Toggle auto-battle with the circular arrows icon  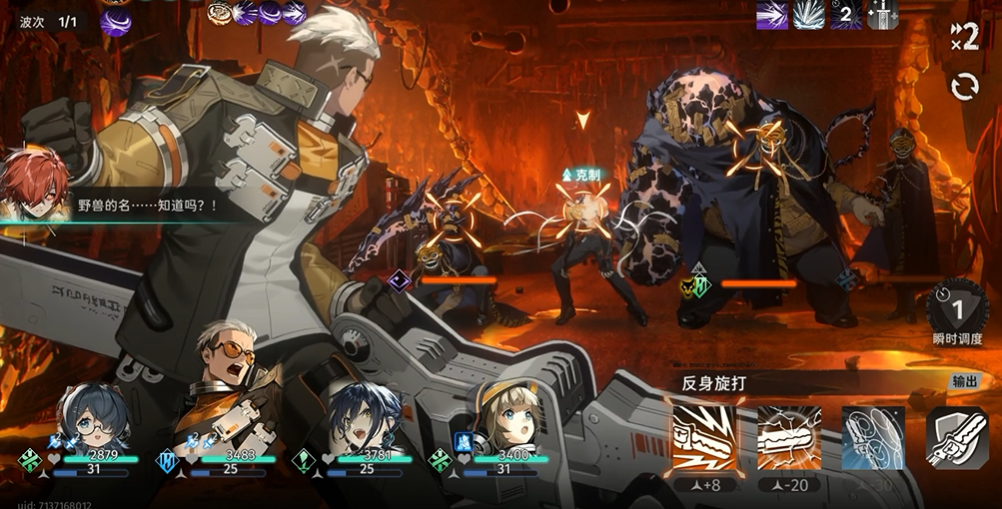[965, 87]
